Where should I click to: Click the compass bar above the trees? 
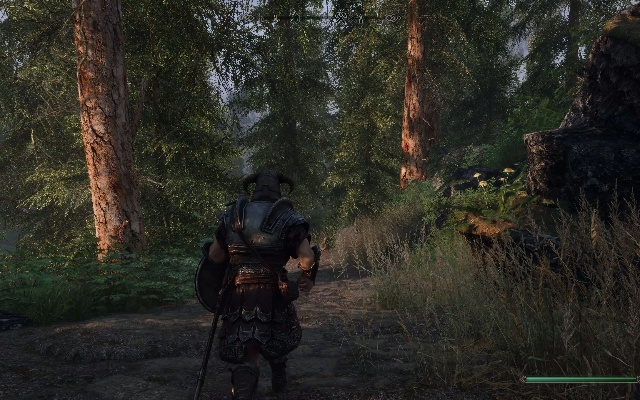coord(320,17)
